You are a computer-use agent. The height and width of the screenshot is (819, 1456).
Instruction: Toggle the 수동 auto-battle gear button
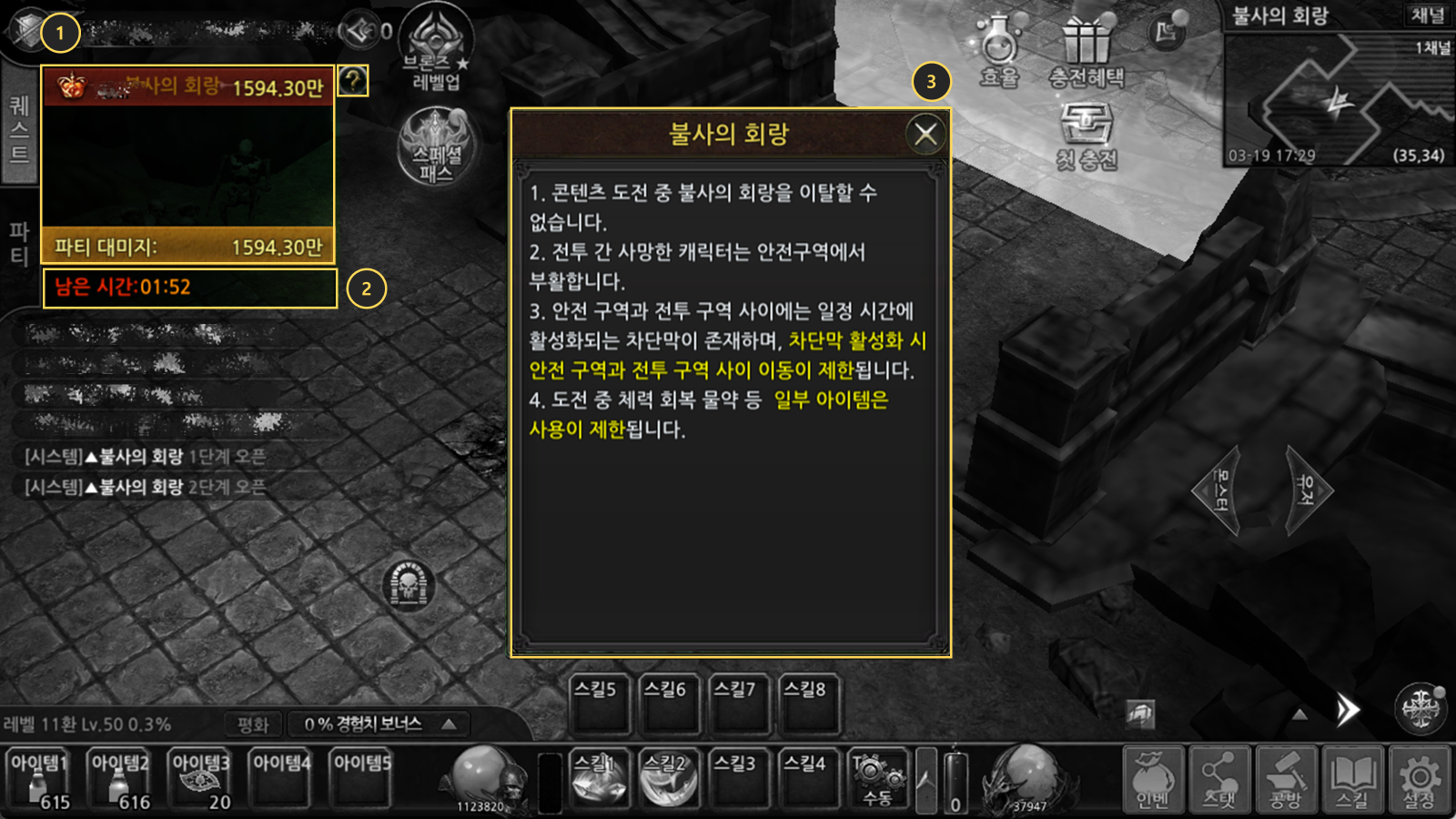click(x=878, y=779)
